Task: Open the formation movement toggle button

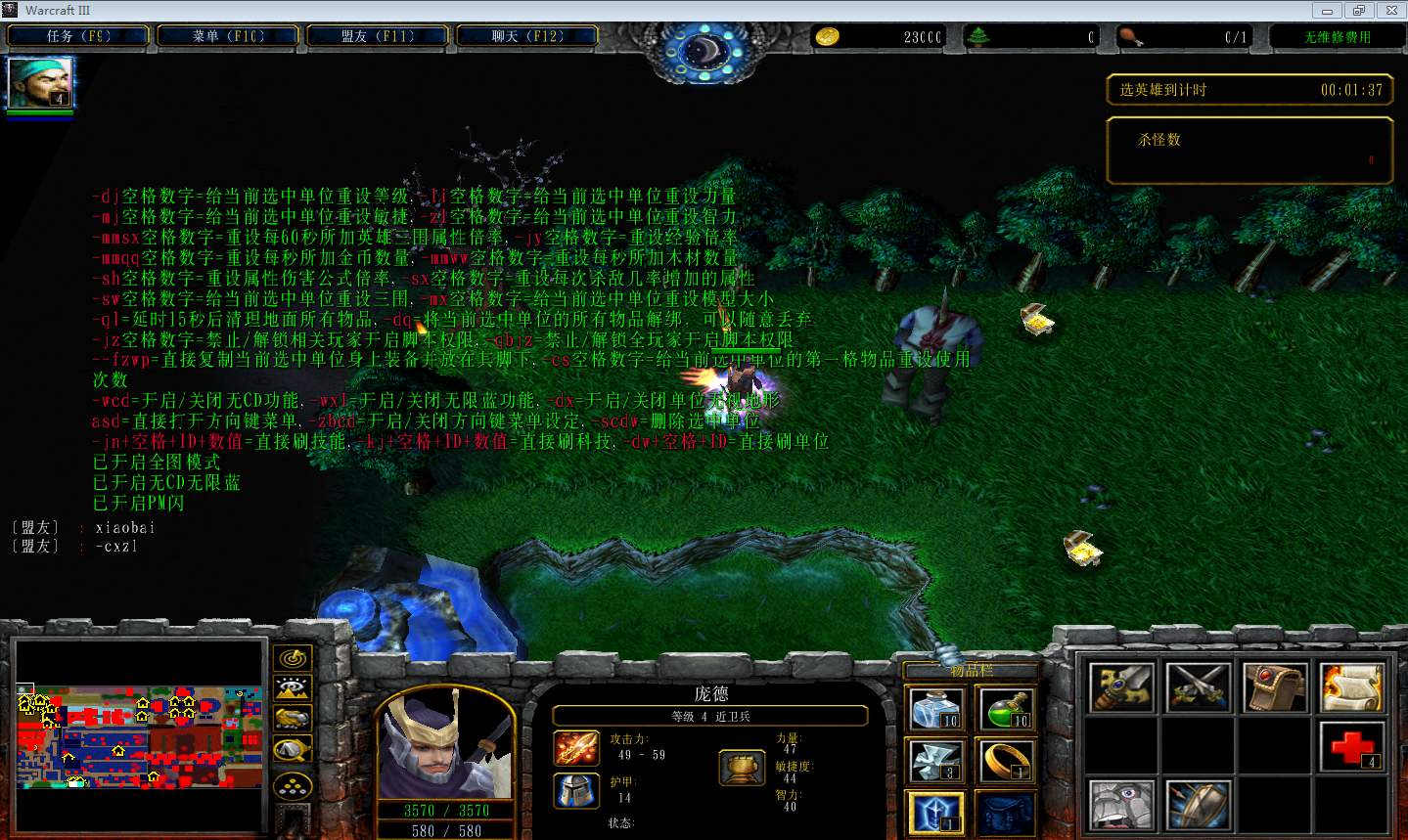Action: point(293,784)
